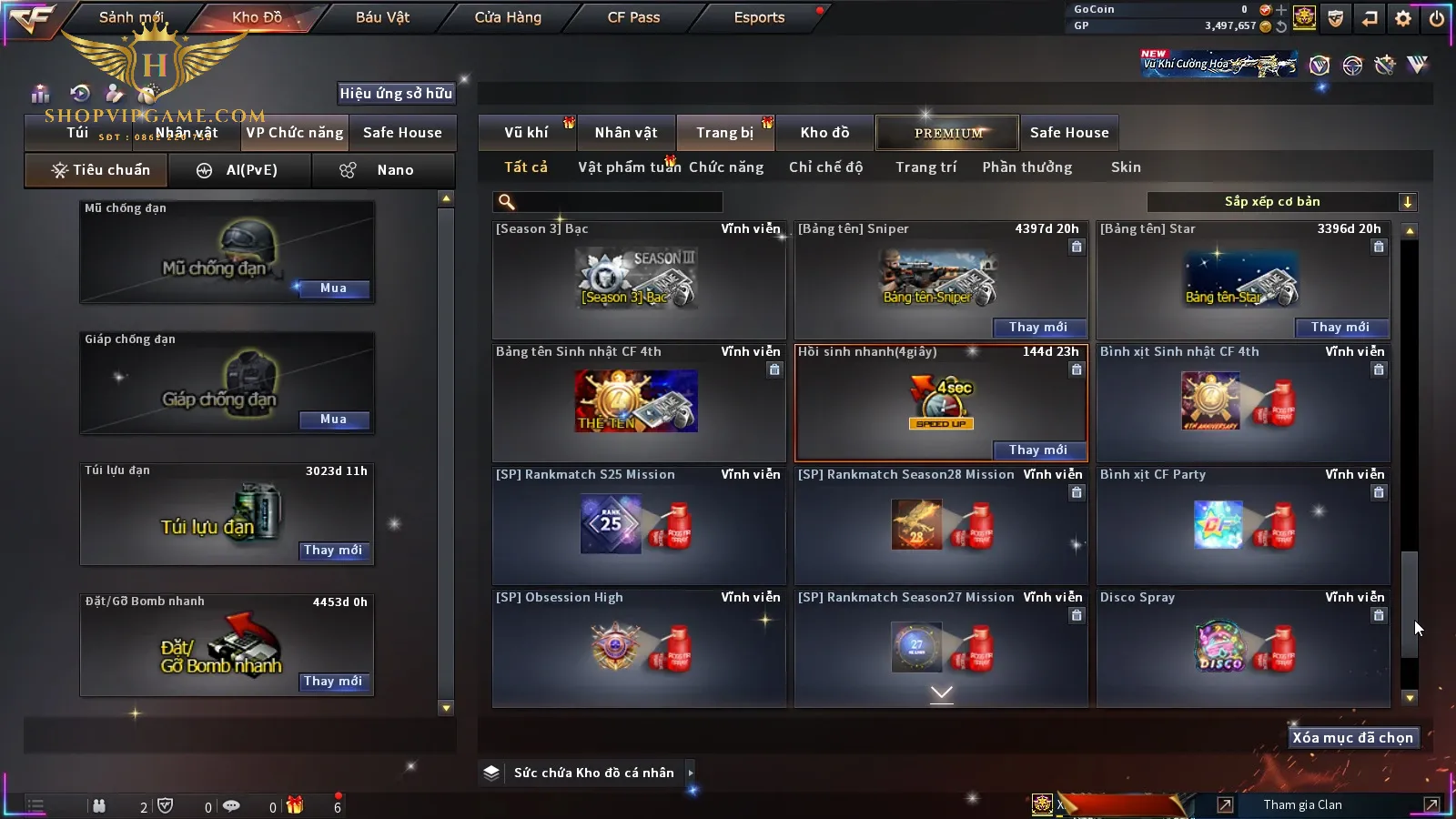1456x819 pixels.
Task: Open the Sảnh mới lobby tab
Action: click(x=131, y=17)
